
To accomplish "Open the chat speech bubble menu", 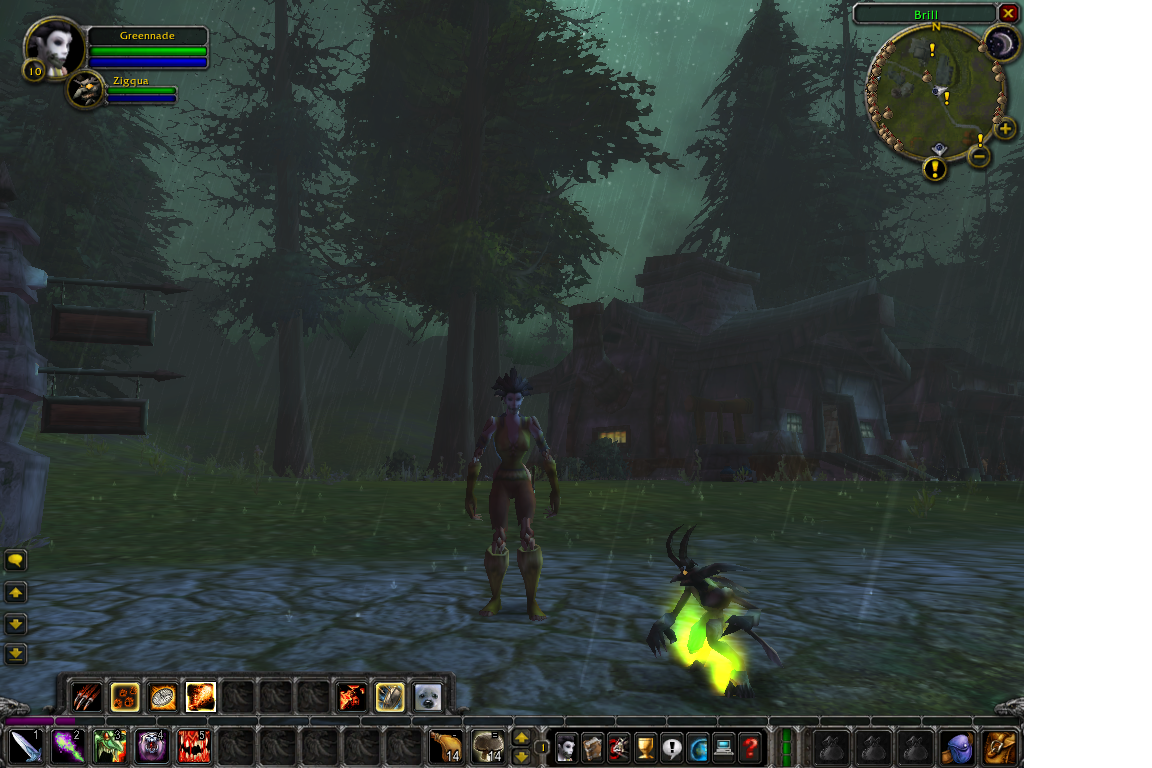I will coord(15,560).
